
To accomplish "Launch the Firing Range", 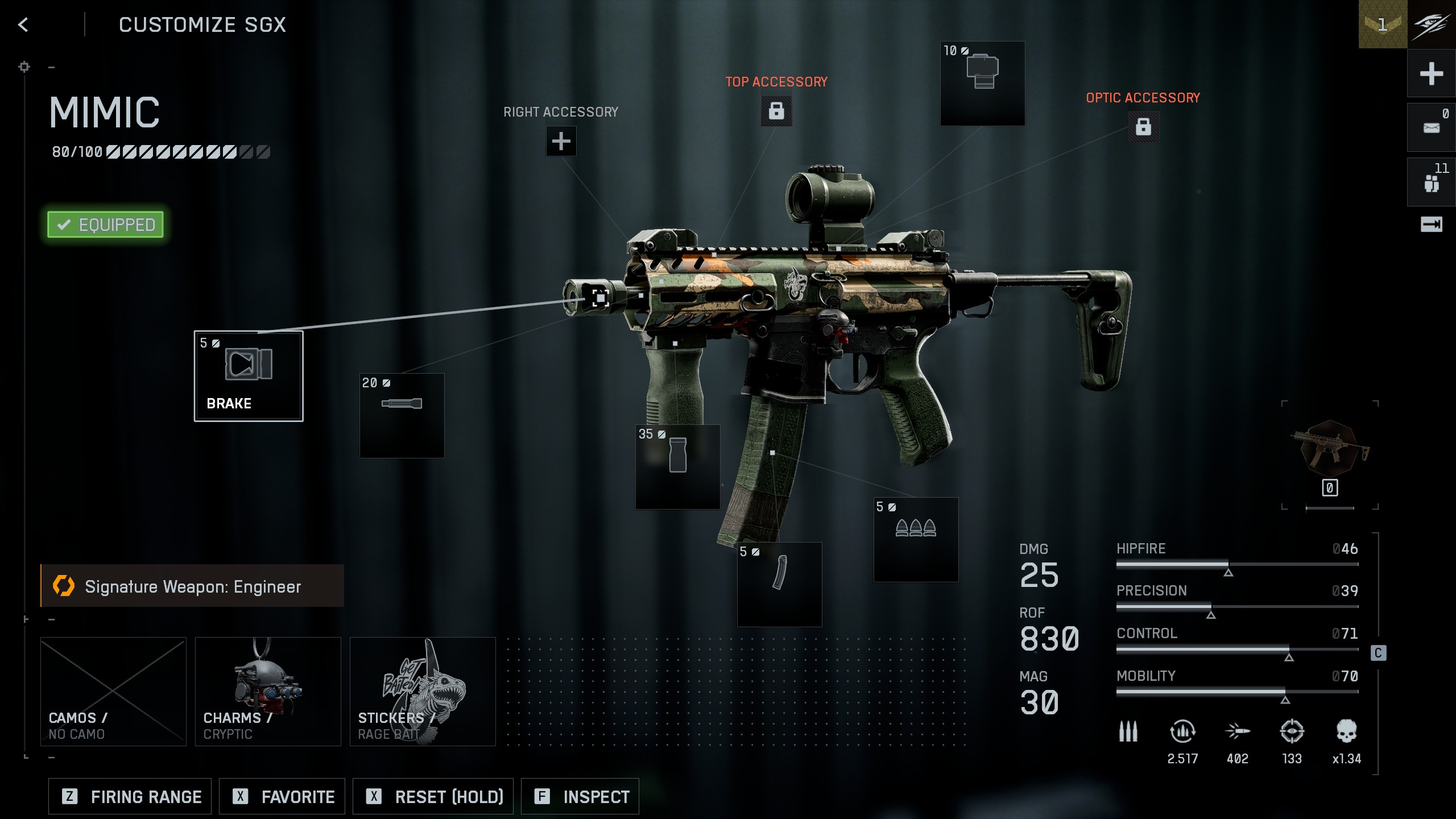I will (x=130, y=796).
